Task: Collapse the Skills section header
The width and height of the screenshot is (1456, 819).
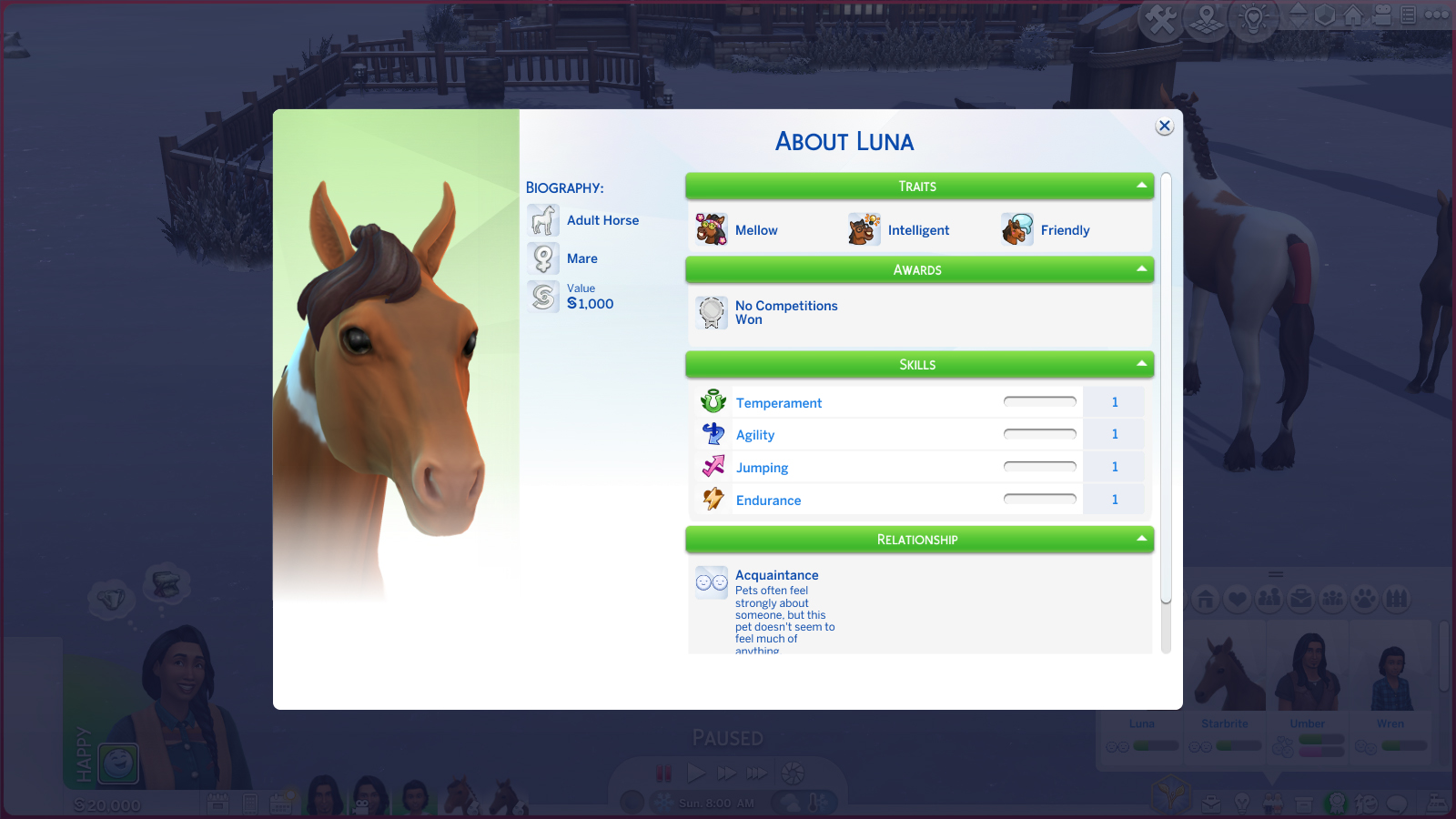Action: (x=919, y=365)
